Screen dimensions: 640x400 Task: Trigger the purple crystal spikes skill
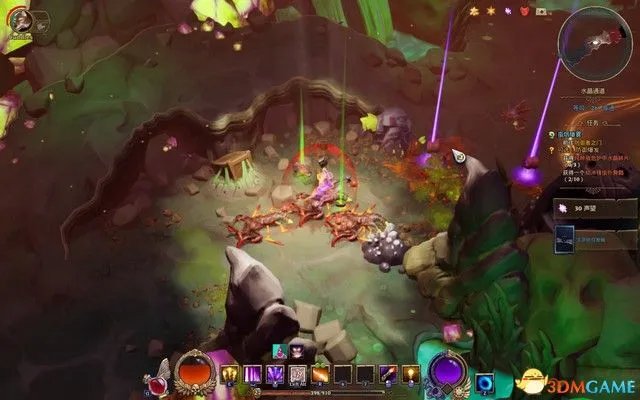click(275, 374)
